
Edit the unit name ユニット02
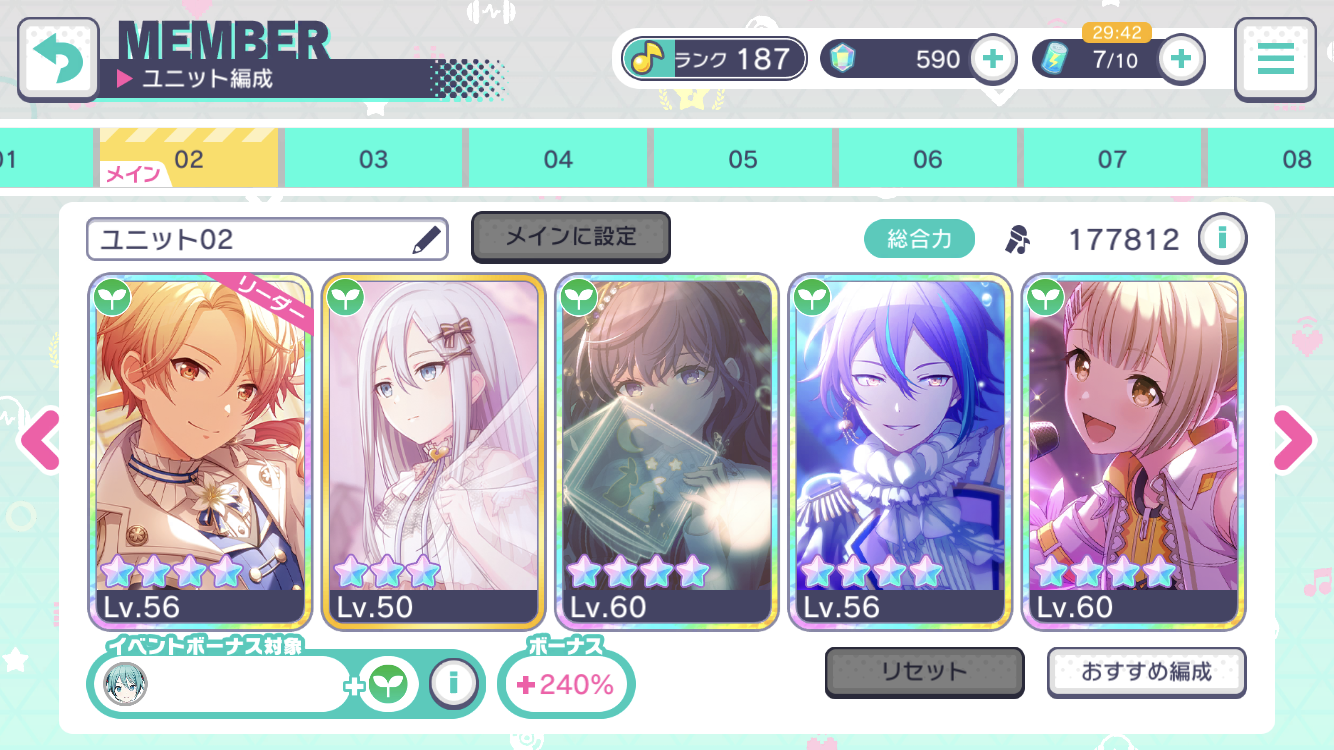(x=426, y=239)
